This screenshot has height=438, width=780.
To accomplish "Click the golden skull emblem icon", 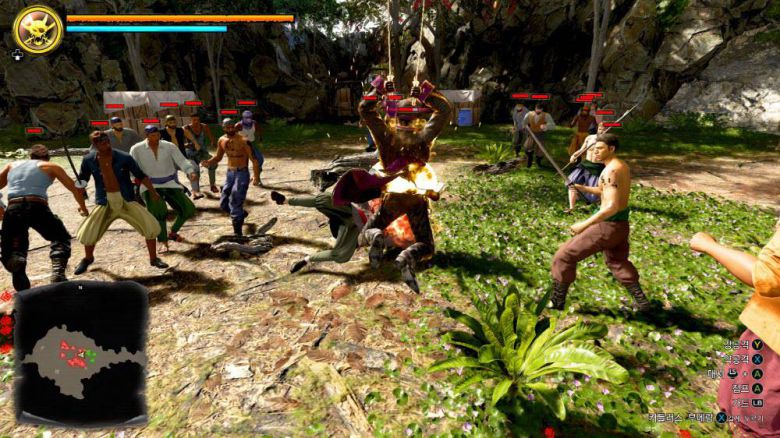I will pyautogui.click(x=38, y=29).
